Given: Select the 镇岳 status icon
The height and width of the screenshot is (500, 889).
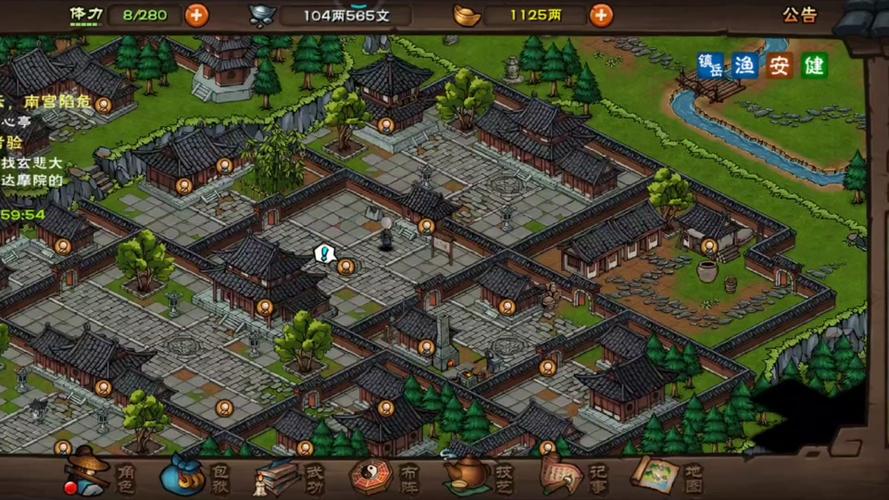Looking at the screenshot, I should 710,66.
